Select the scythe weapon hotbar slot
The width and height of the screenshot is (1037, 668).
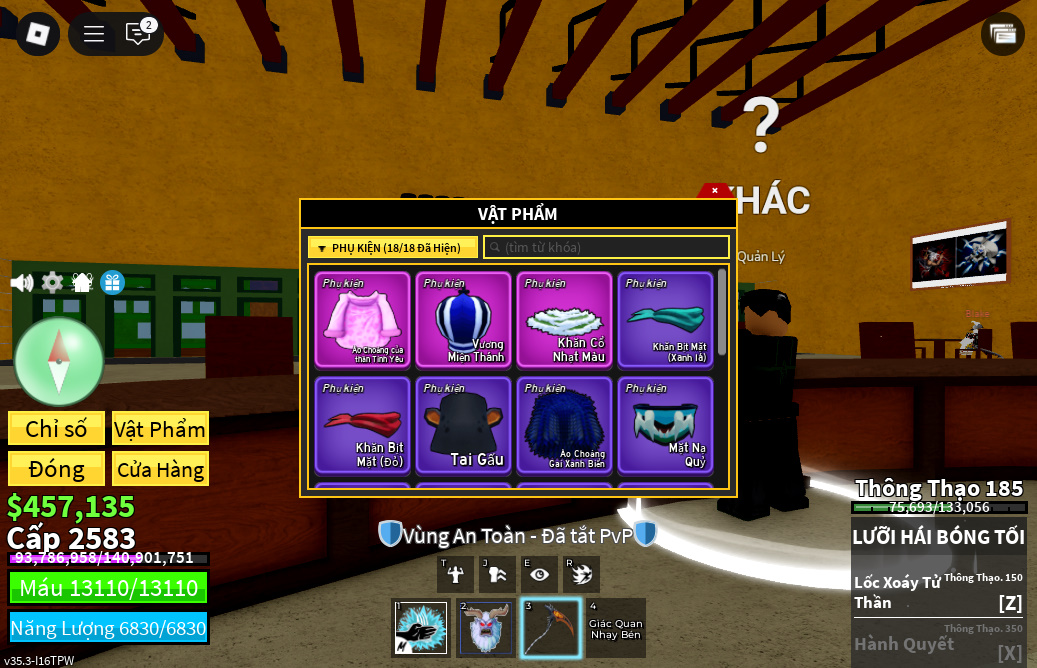pos(550,627)
